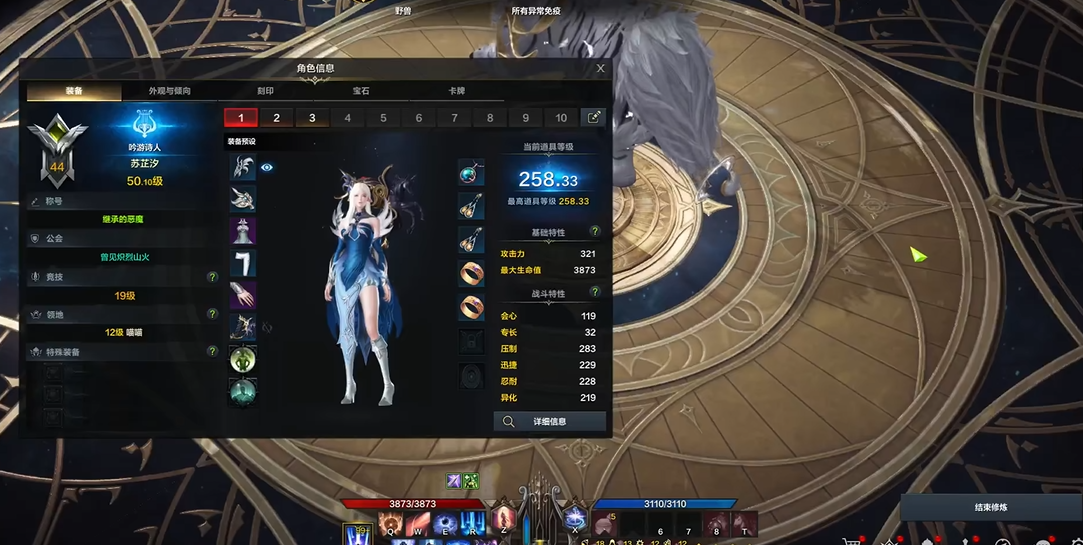Open help for 基础特性 basic stats
The image size is (1083, 545).
click(595, 232)
